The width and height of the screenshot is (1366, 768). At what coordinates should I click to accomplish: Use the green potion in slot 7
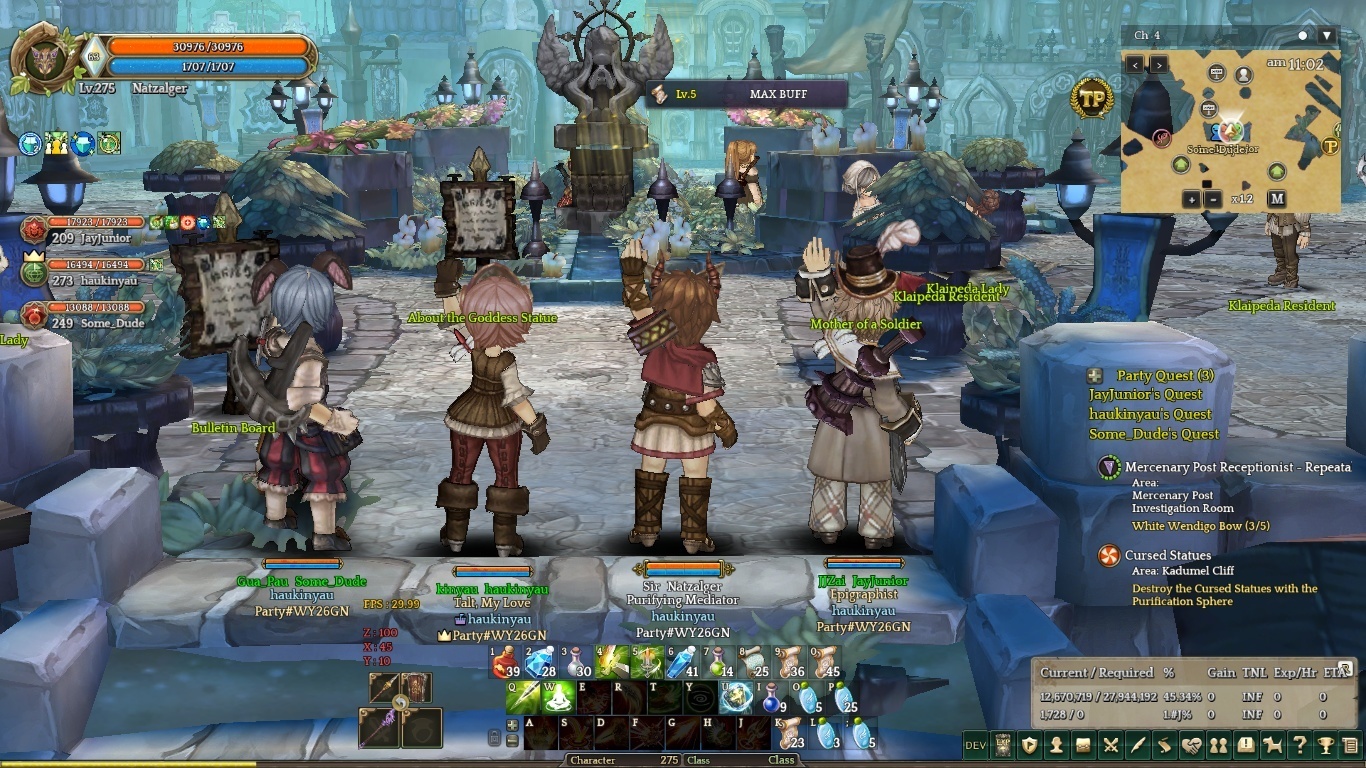tap(720, 662)
